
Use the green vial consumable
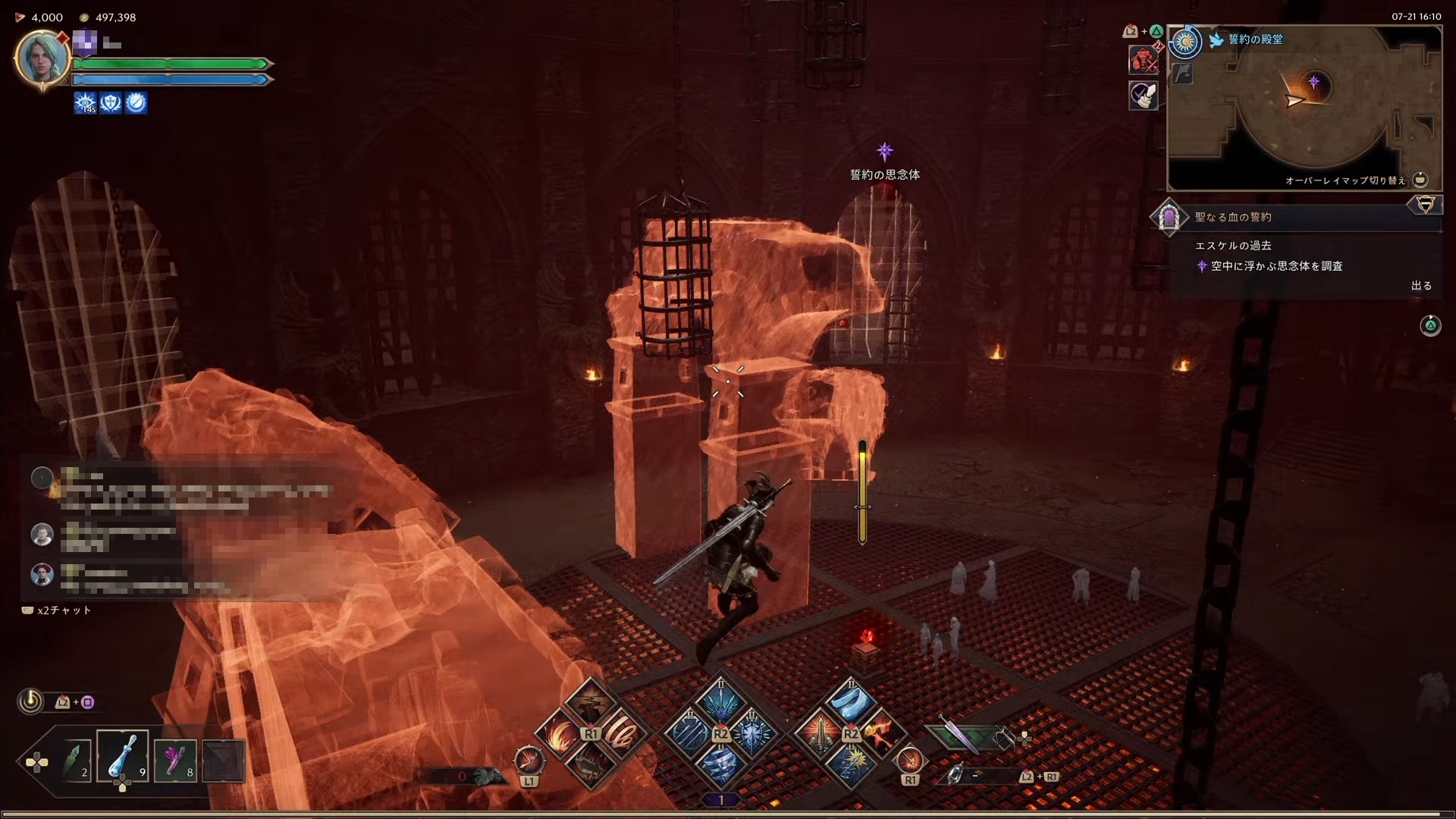click(76, 760)
